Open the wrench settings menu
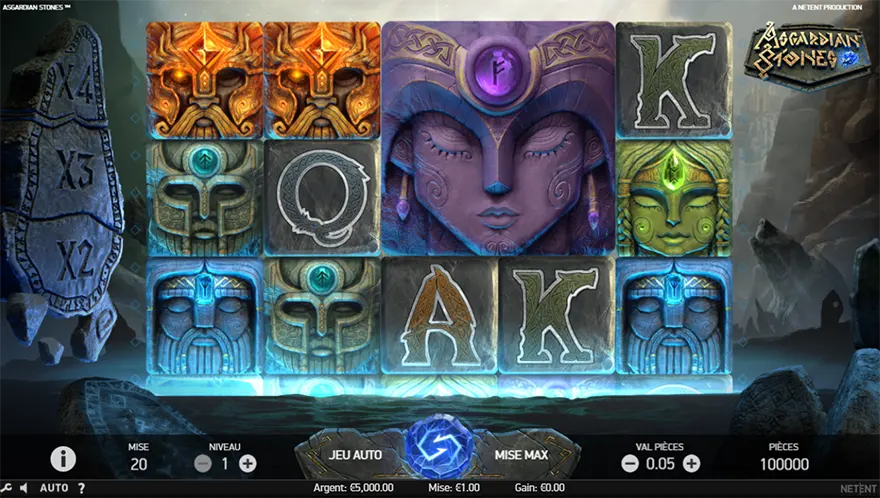The width and height of the screenshot is (880, 498). [9, 488]
